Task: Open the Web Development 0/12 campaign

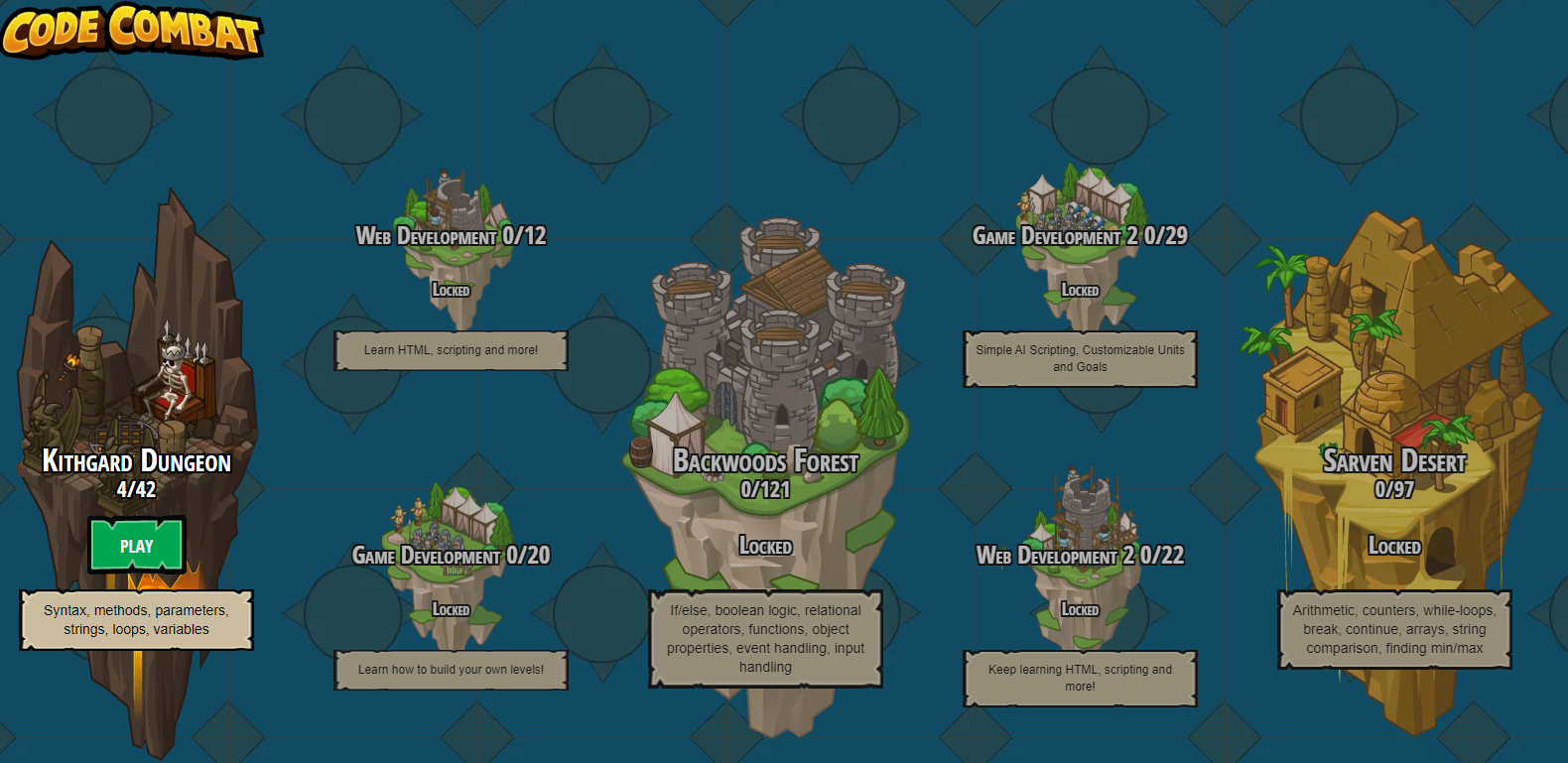Action: (x=451, y=236)
